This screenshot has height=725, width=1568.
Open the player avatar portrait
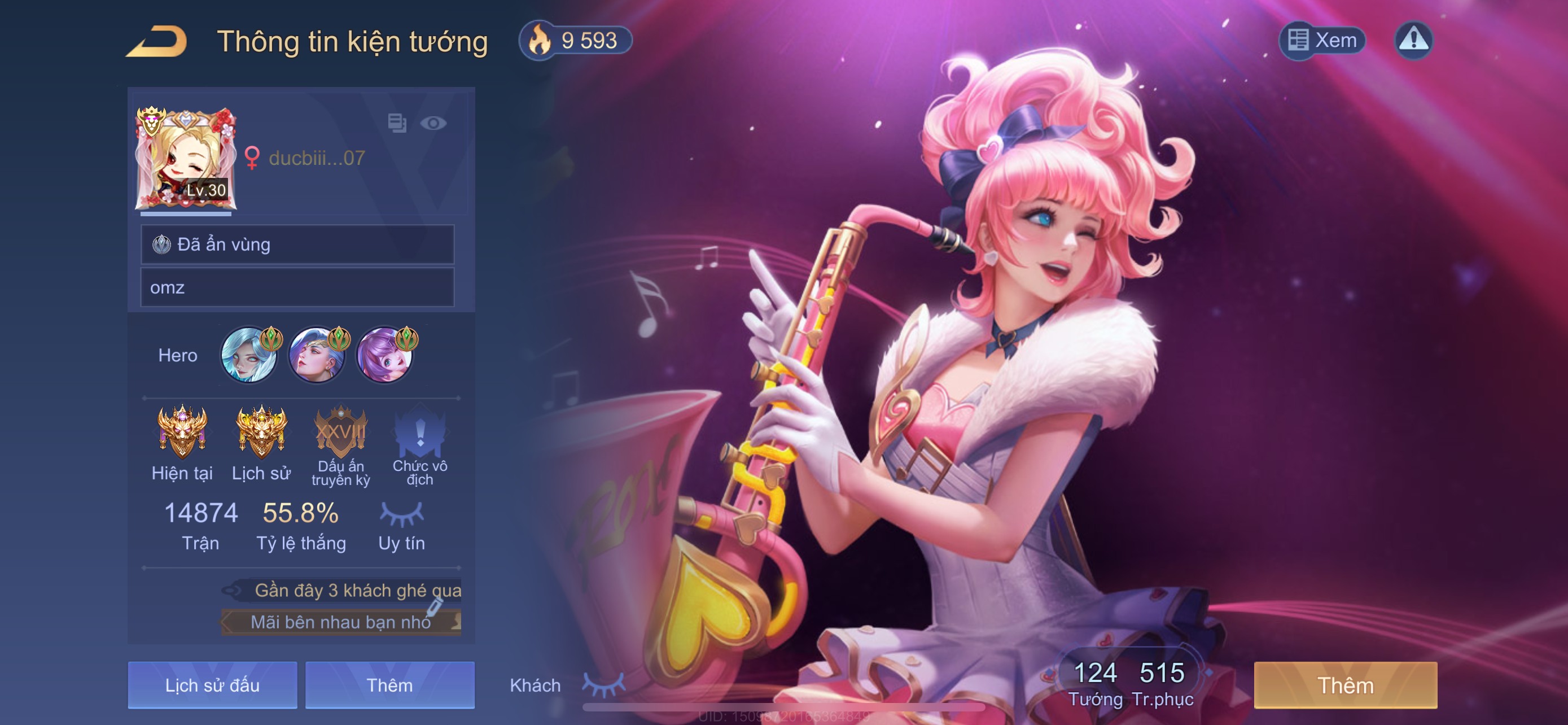(186, 159)
